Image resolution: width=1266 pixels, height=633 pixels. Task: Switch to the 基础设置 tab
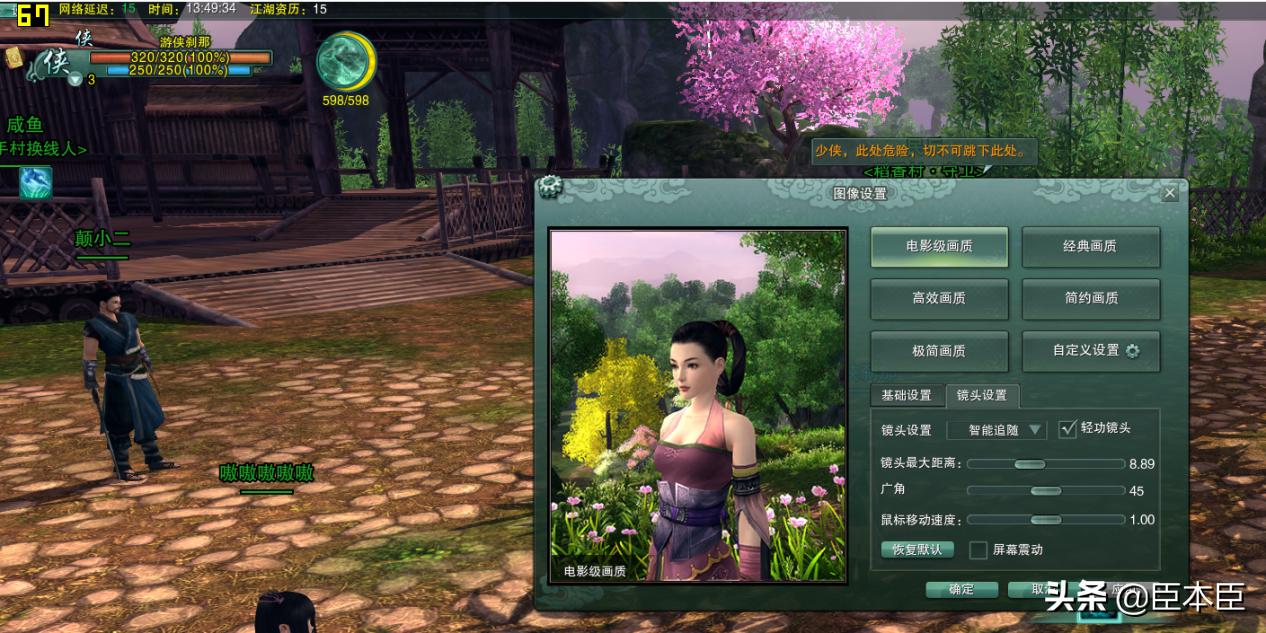click(x=906, y=395)
